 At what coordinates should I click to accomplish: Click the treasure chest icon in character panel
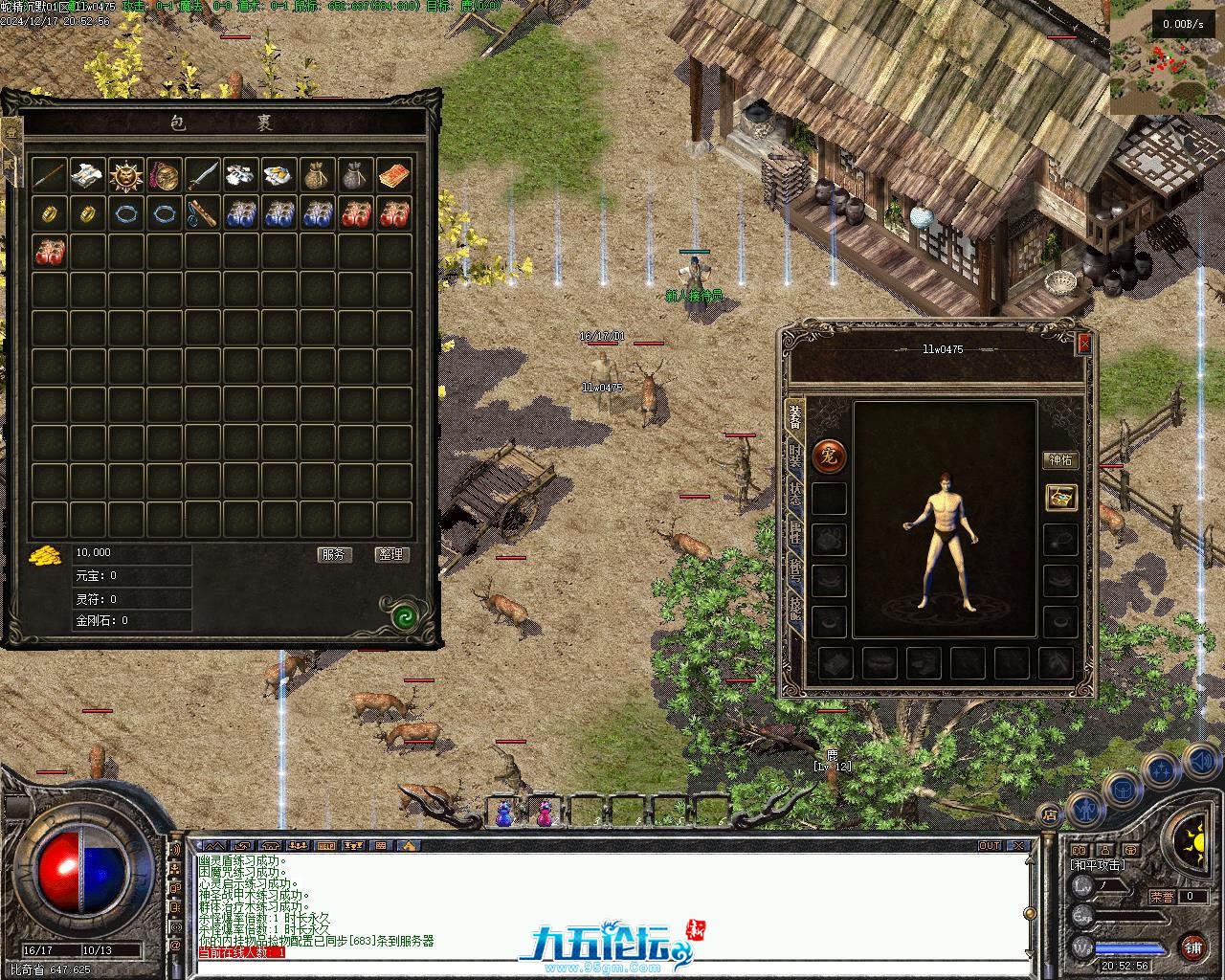click(1060, 498)
